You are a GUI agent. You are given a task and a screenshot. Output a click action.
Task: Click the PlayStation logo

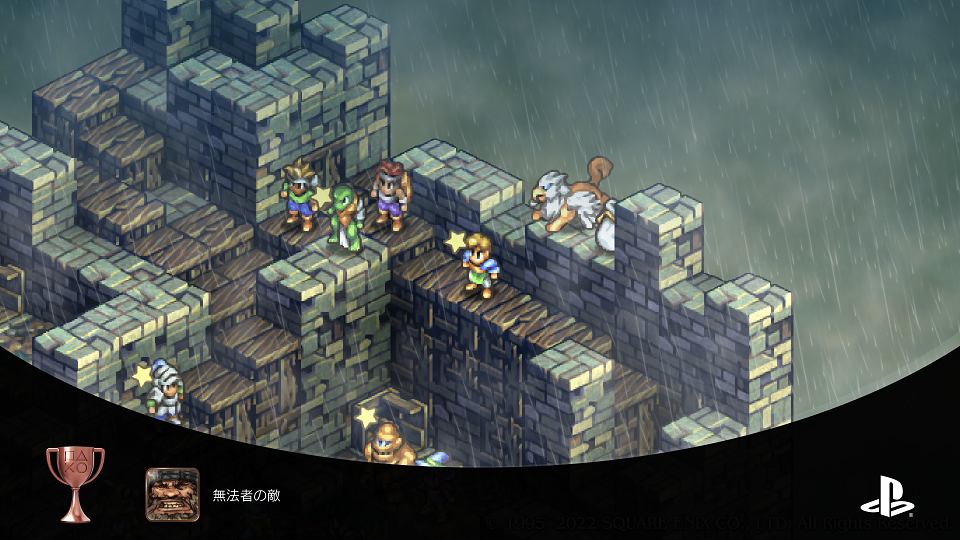887,498
